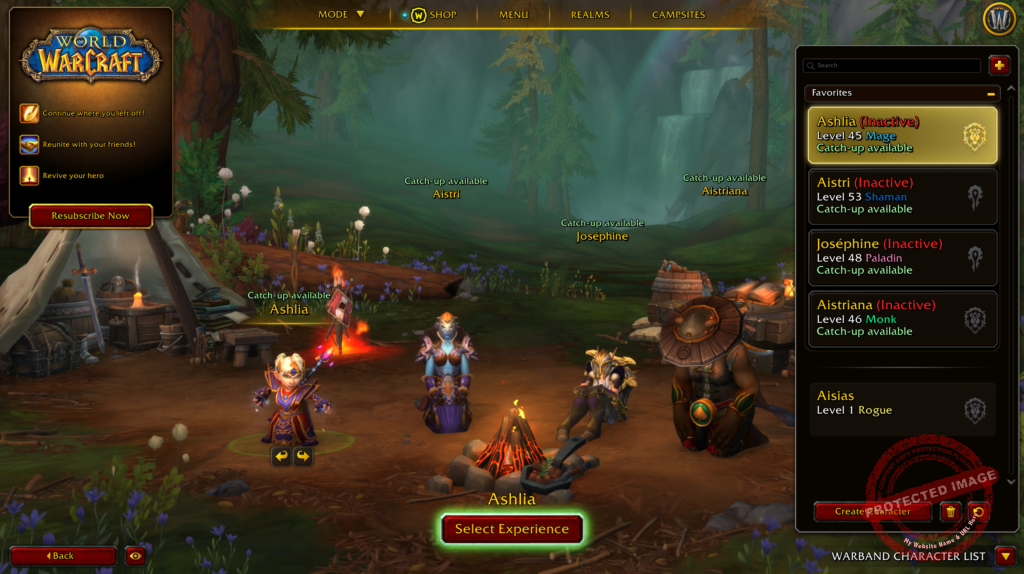Go back with the Back button

[x=63, y=556]
